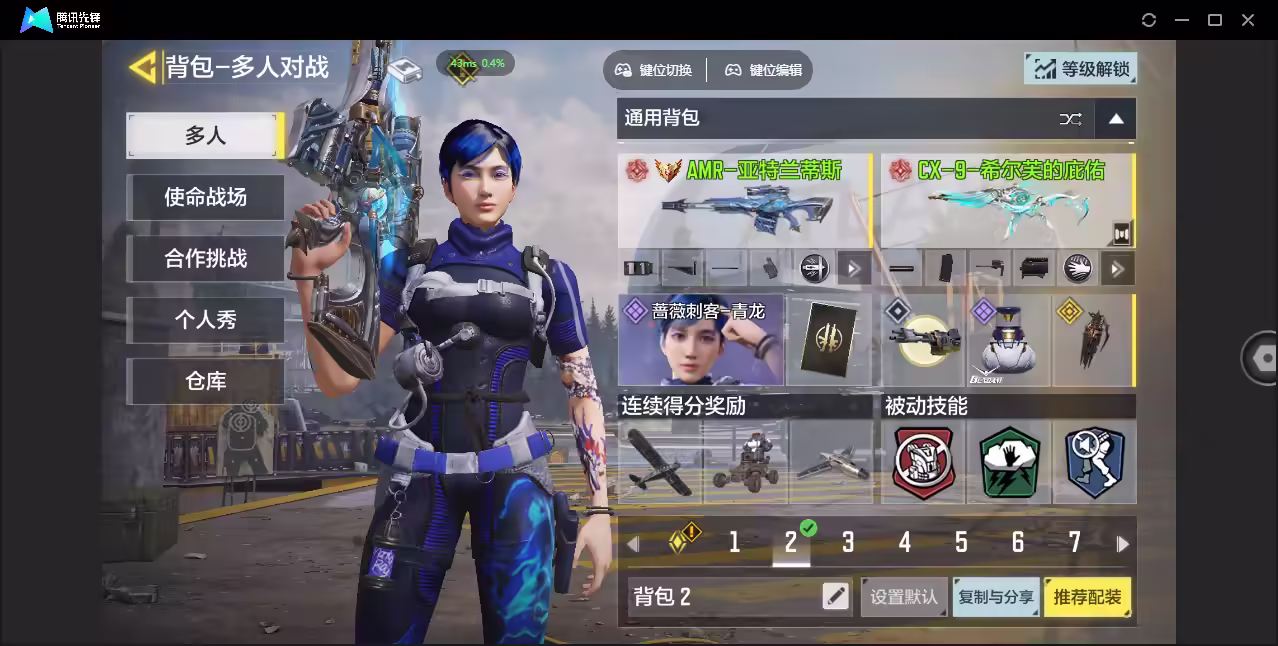This screenshot has width=1278, height=646.
Task: Open the 等级解锁 level unlock screen
Action: pyautogui.click(x=1081, y=69)
